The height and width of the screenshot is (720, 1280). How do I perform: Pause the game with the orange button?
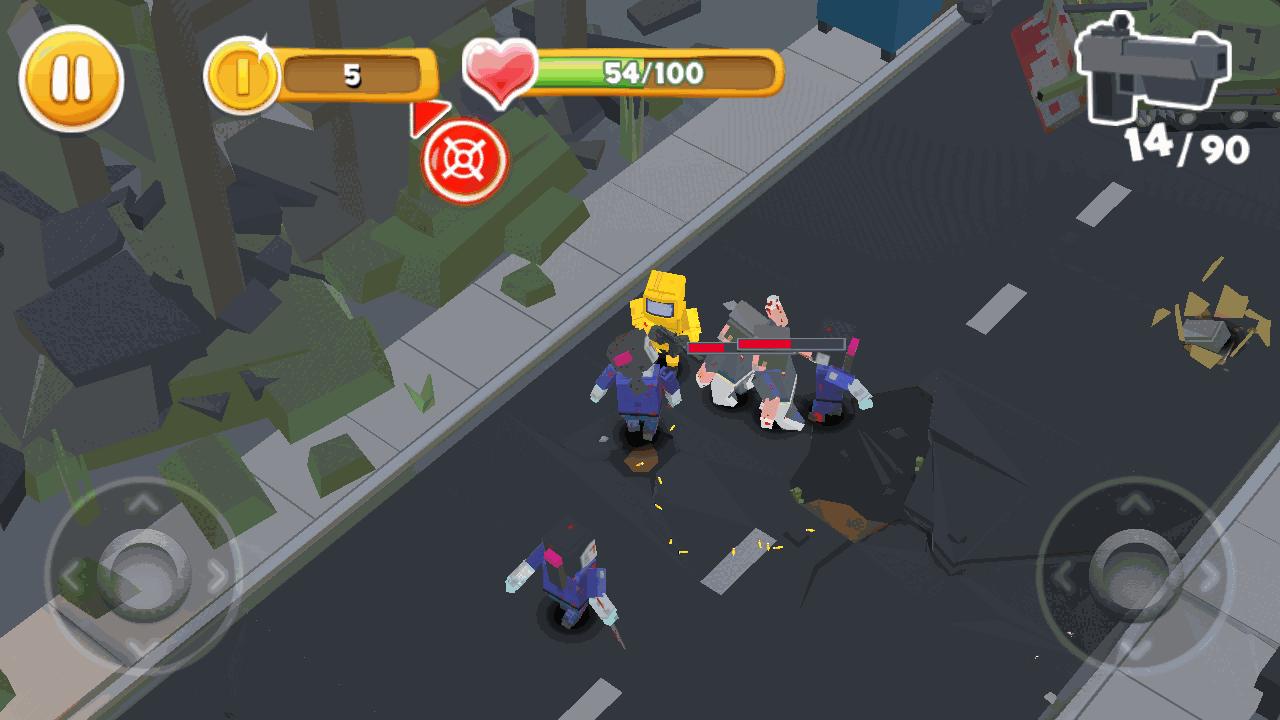(x=71, y=78)
